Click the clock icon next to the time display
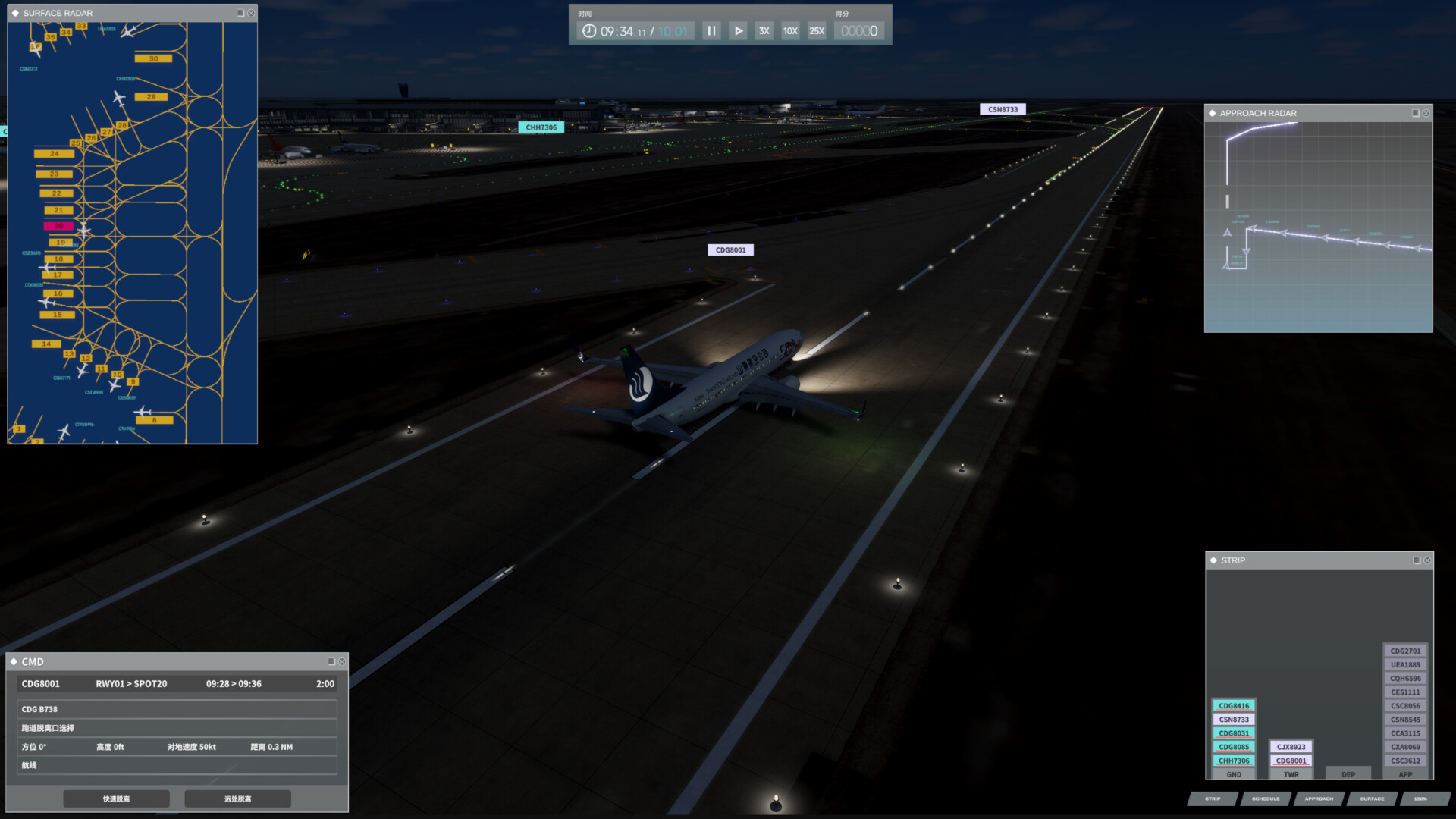 [590, 31]
